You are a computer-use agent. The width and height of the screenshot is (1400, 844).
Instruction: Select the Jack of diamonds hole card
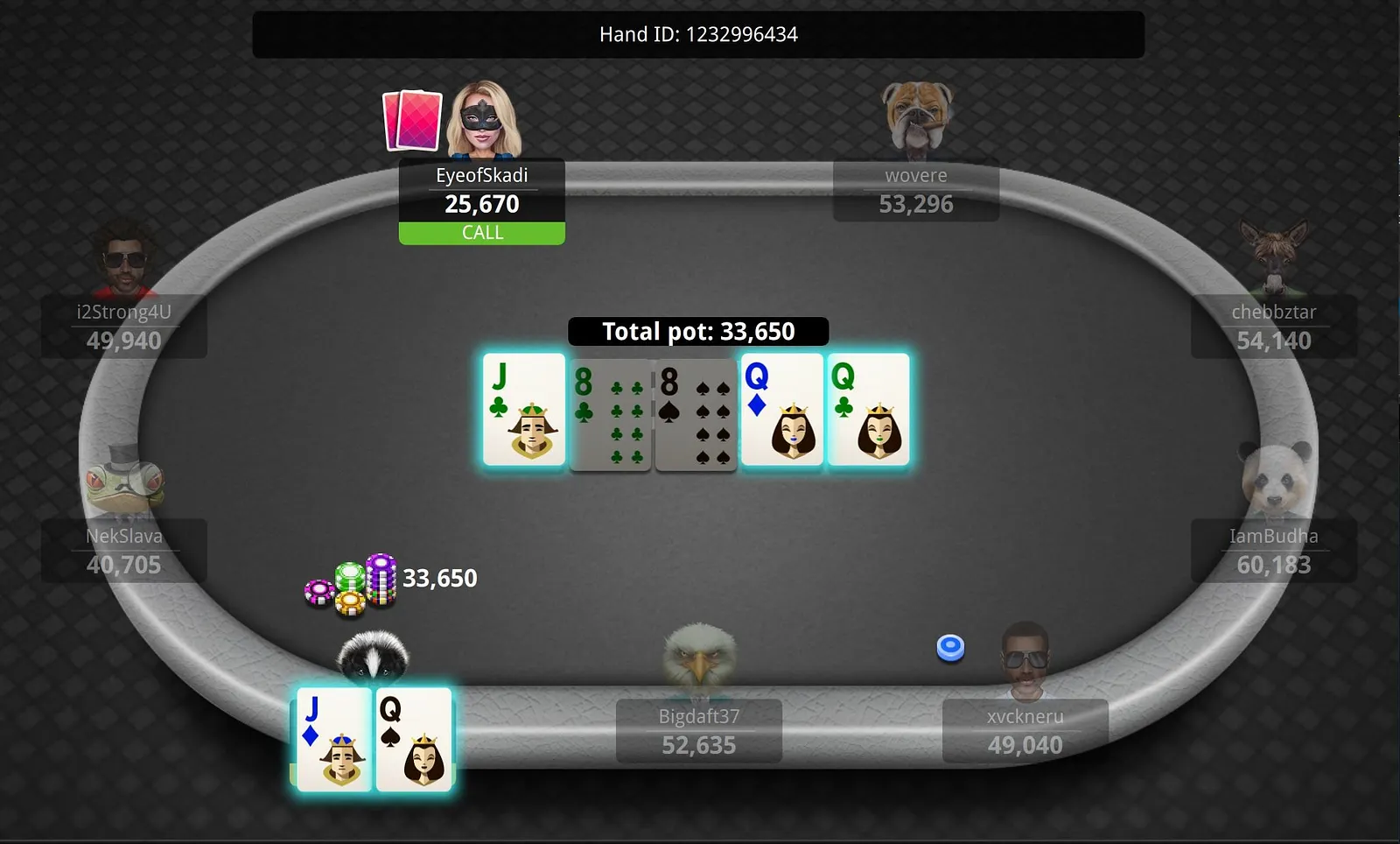click(x=334, y=740)
